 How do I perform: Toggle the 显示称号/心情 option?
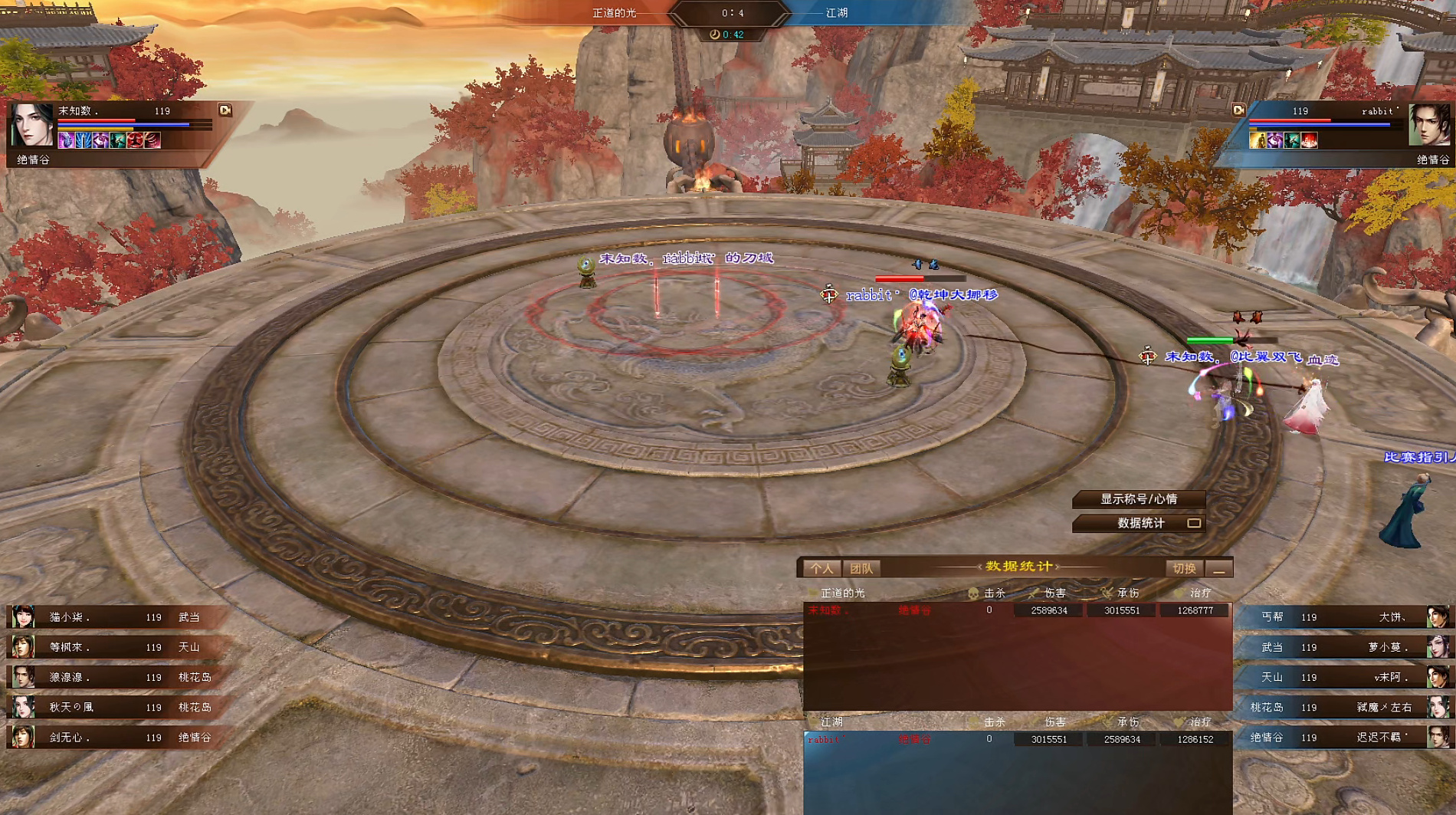coord(1138,499)
